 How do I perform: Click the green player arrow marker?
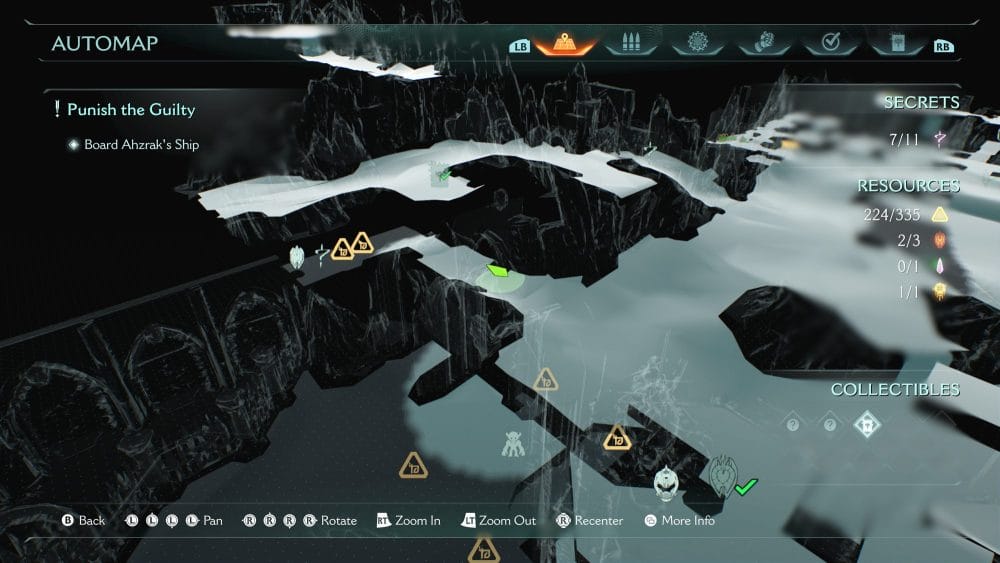coord(499,272)
